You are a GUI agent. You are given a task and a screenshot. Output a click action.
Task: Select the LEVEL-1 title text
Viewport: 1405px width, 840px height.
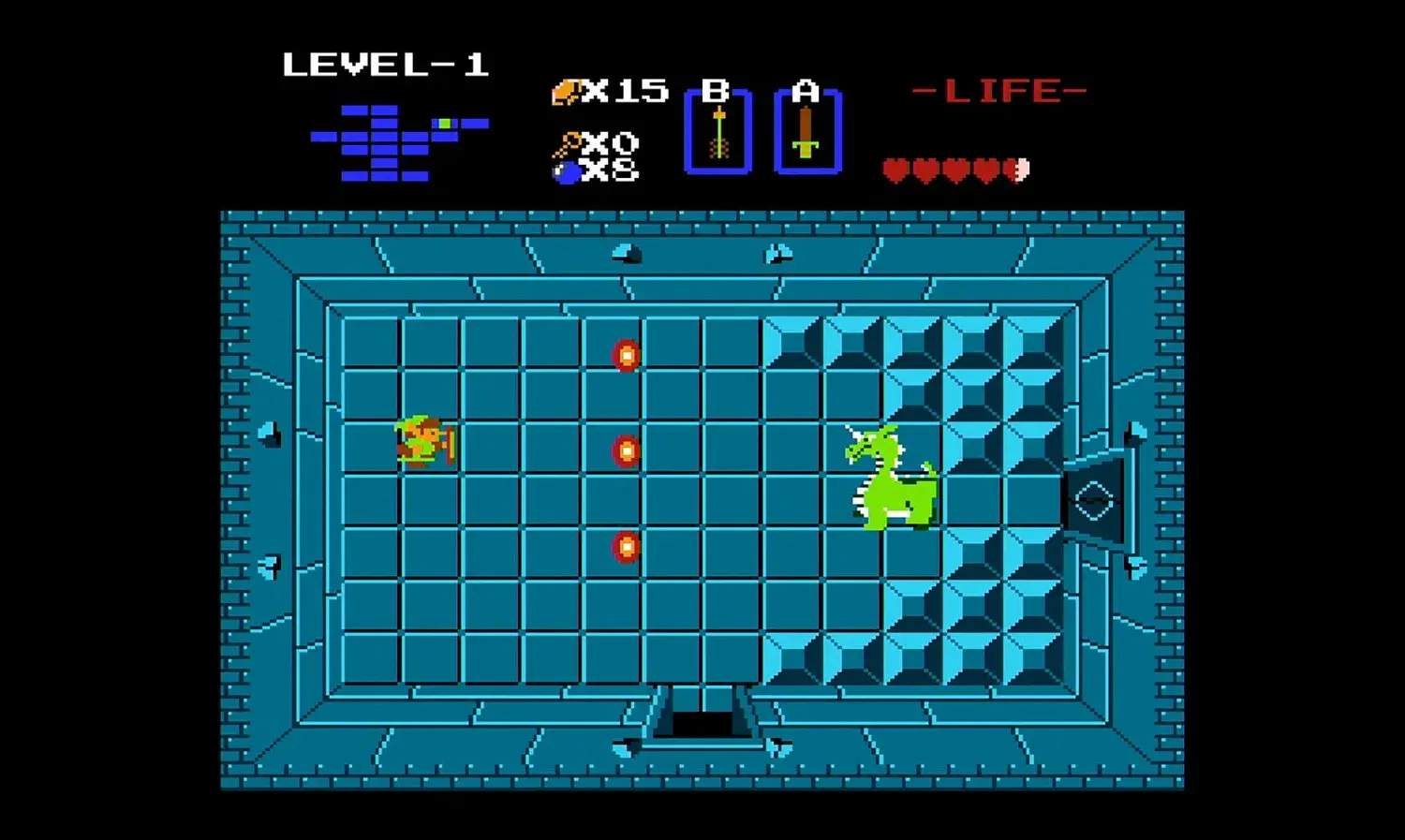tap(386, 64)
